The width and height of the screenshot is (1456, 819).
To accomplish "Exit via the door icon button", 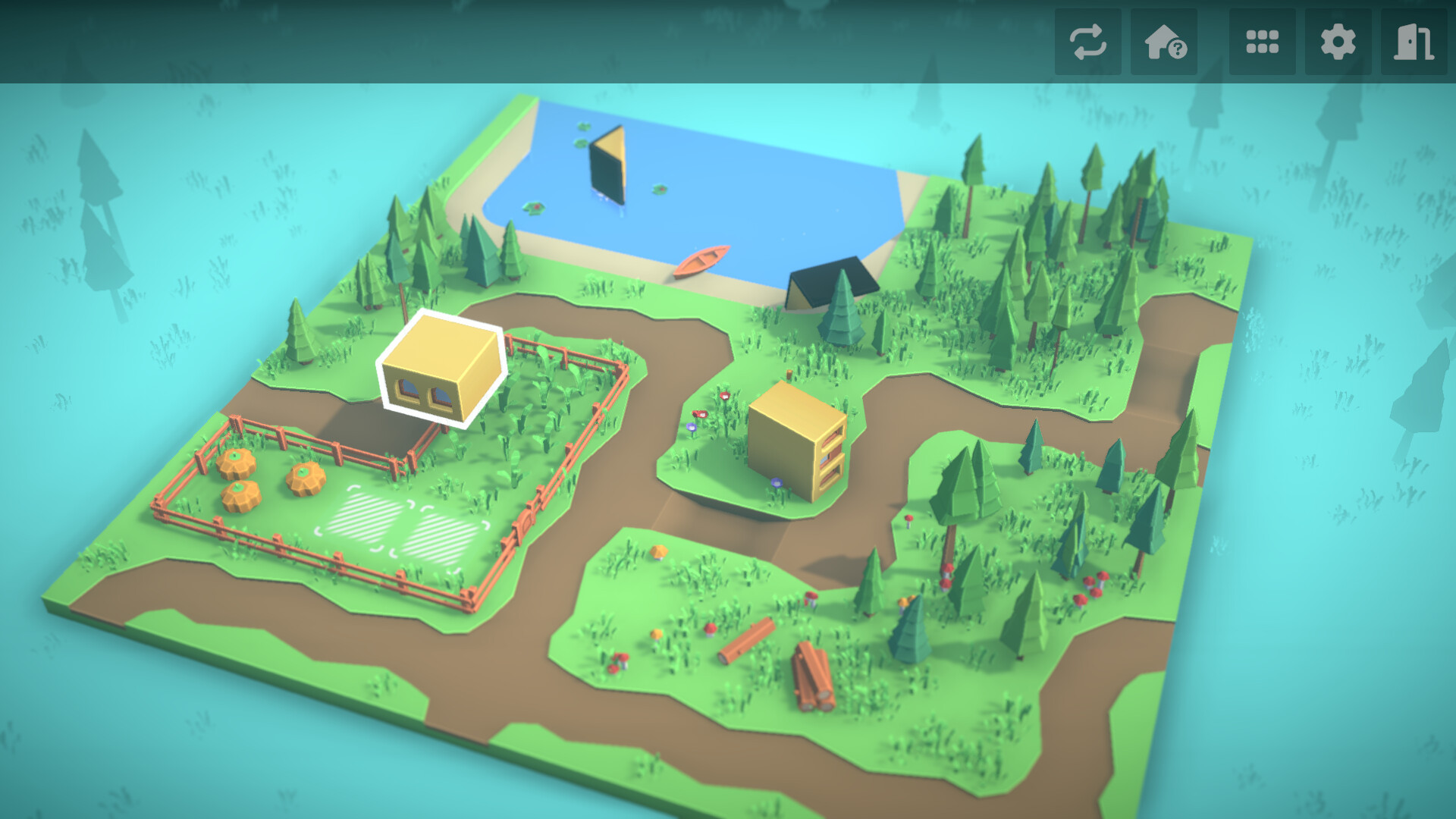I will [x=1414, y=42].
